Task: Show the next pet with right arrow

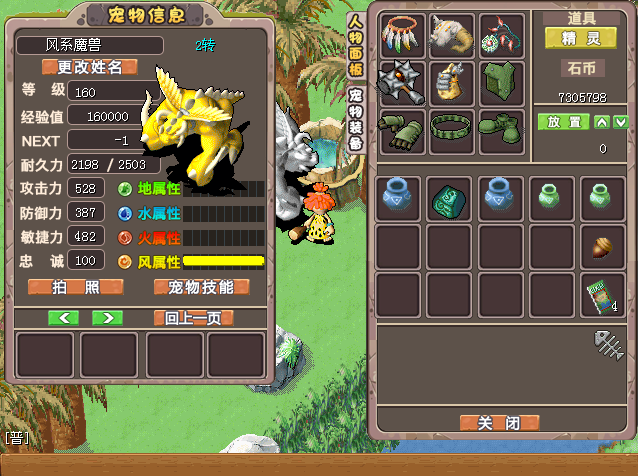Action: click(x=107, y=318)
